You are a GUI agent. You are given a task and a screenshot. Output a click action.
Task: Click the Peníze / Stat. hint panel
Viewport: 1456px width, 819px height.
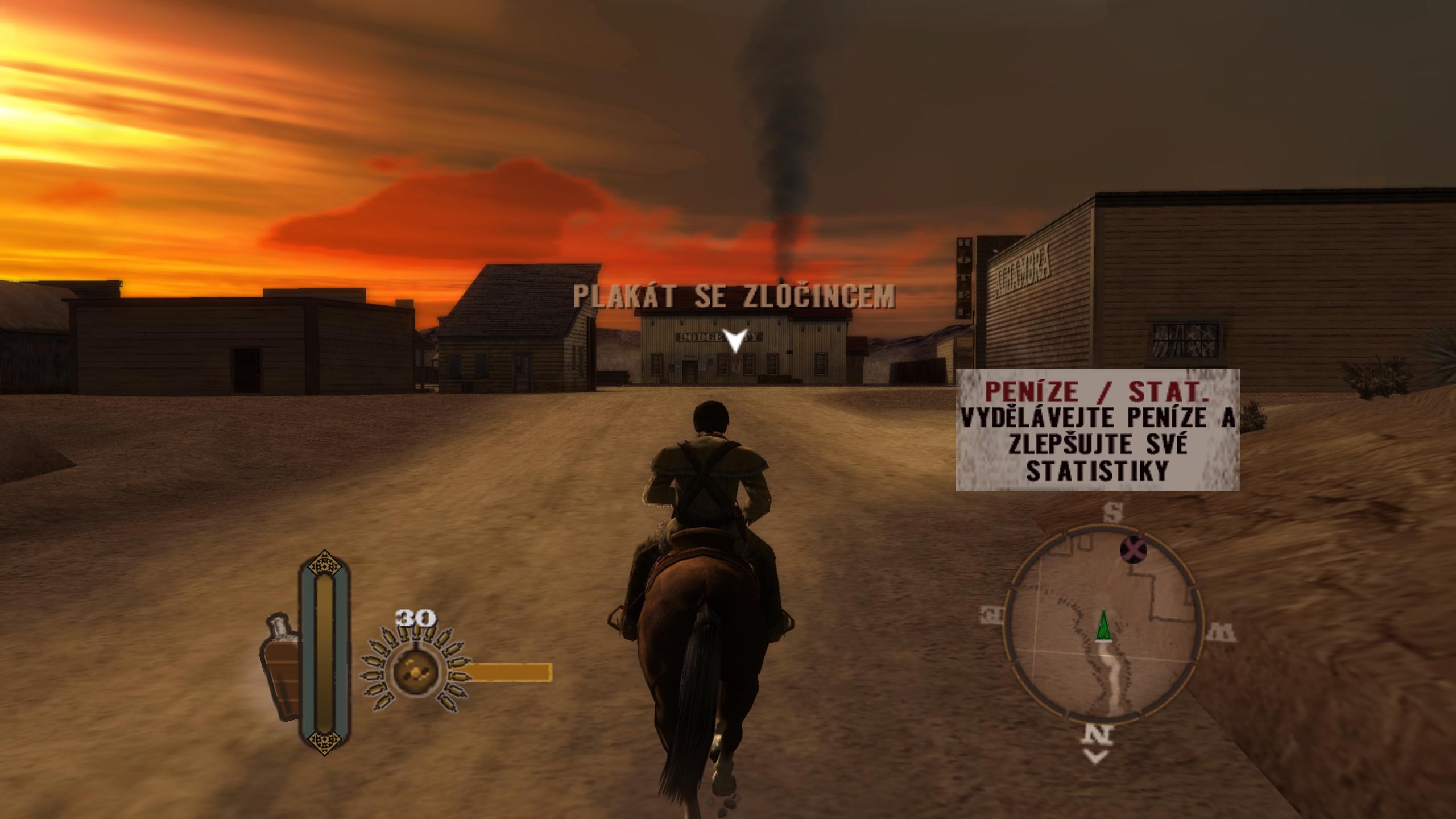pos(1097,429)
